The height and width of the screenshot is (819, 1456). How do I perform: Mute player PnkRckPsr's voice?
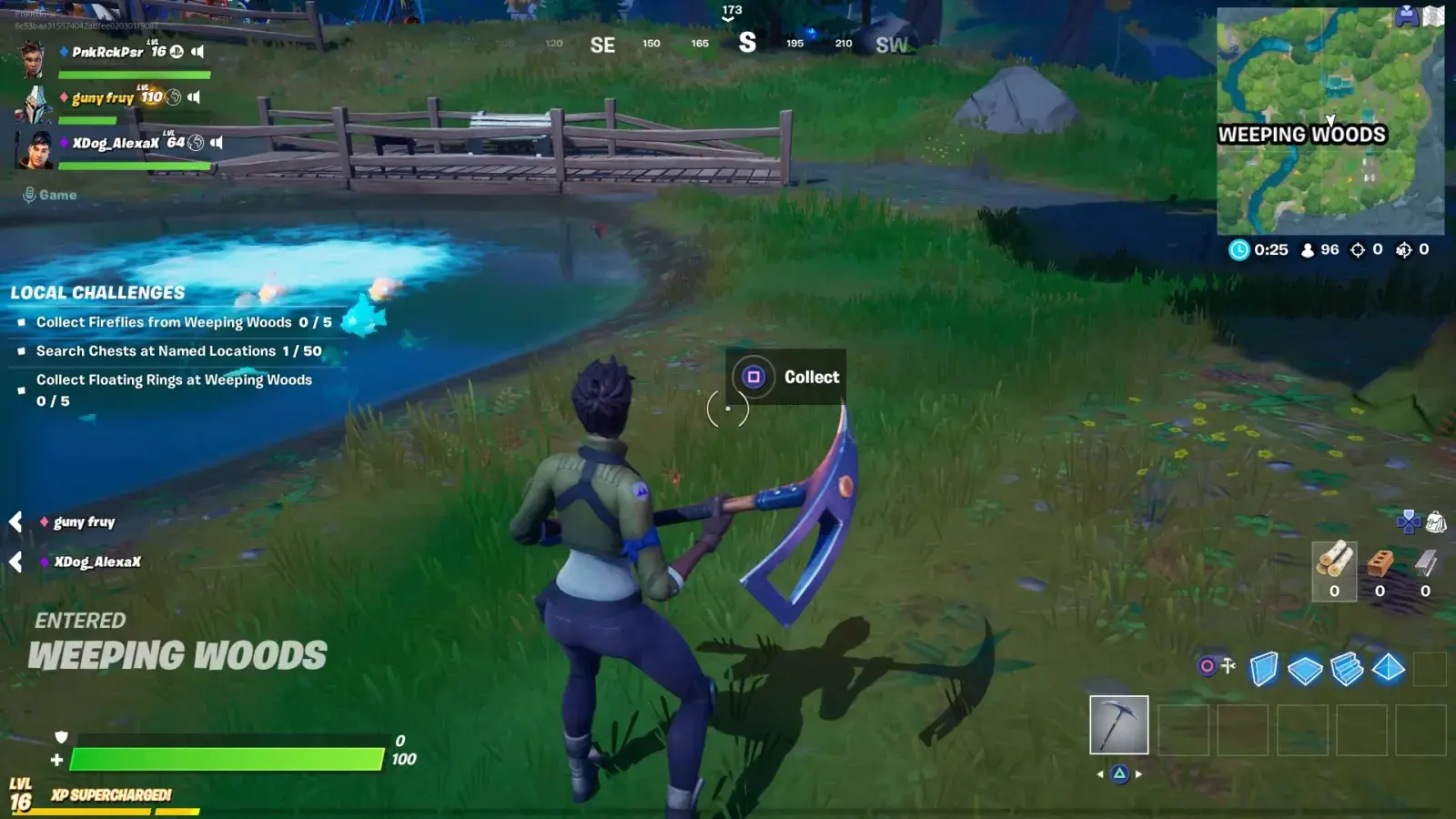pos(198,52)
